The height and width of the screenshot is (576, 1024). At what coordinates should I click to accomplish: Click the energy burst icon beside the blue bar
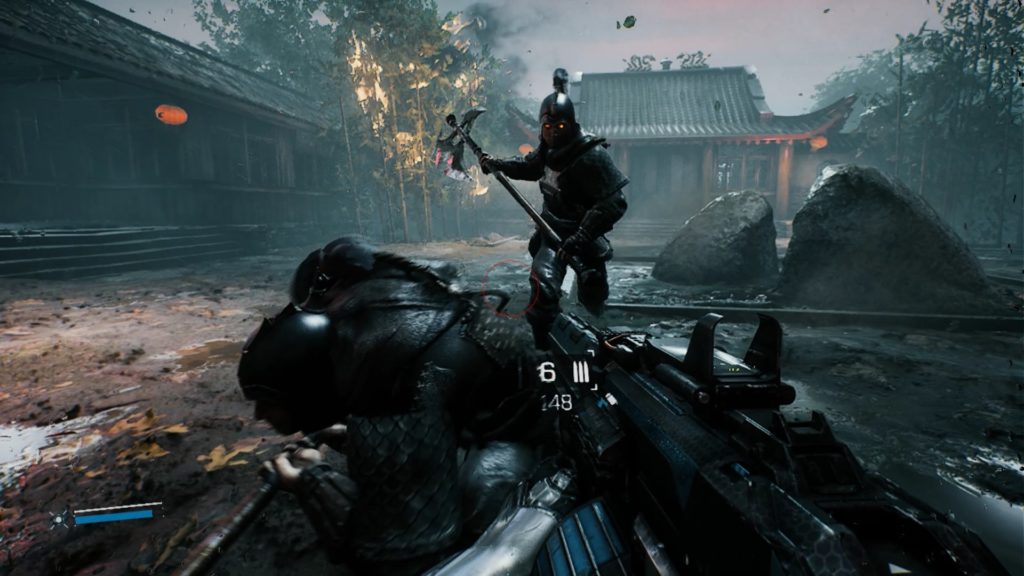click(x=60, y=517)
